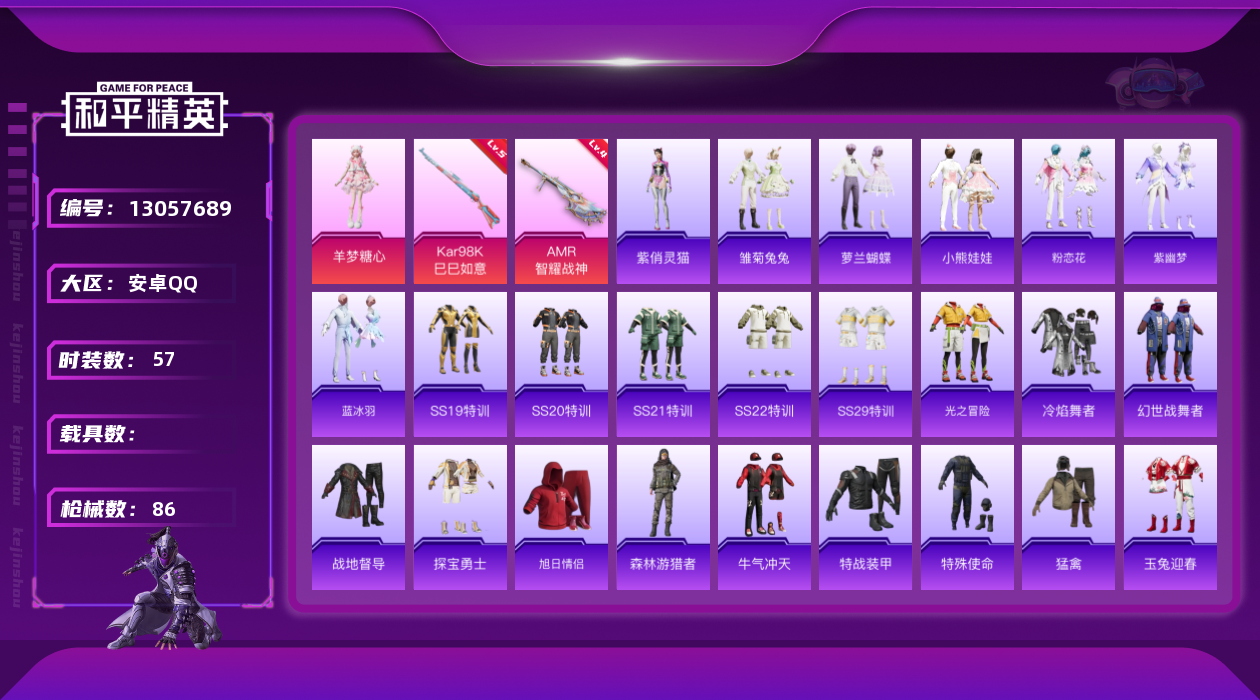Pick the red 旭日情侣 hoodie card
Image resolution: width=1260 pixels, height=700 pixels.
point(561,516)
